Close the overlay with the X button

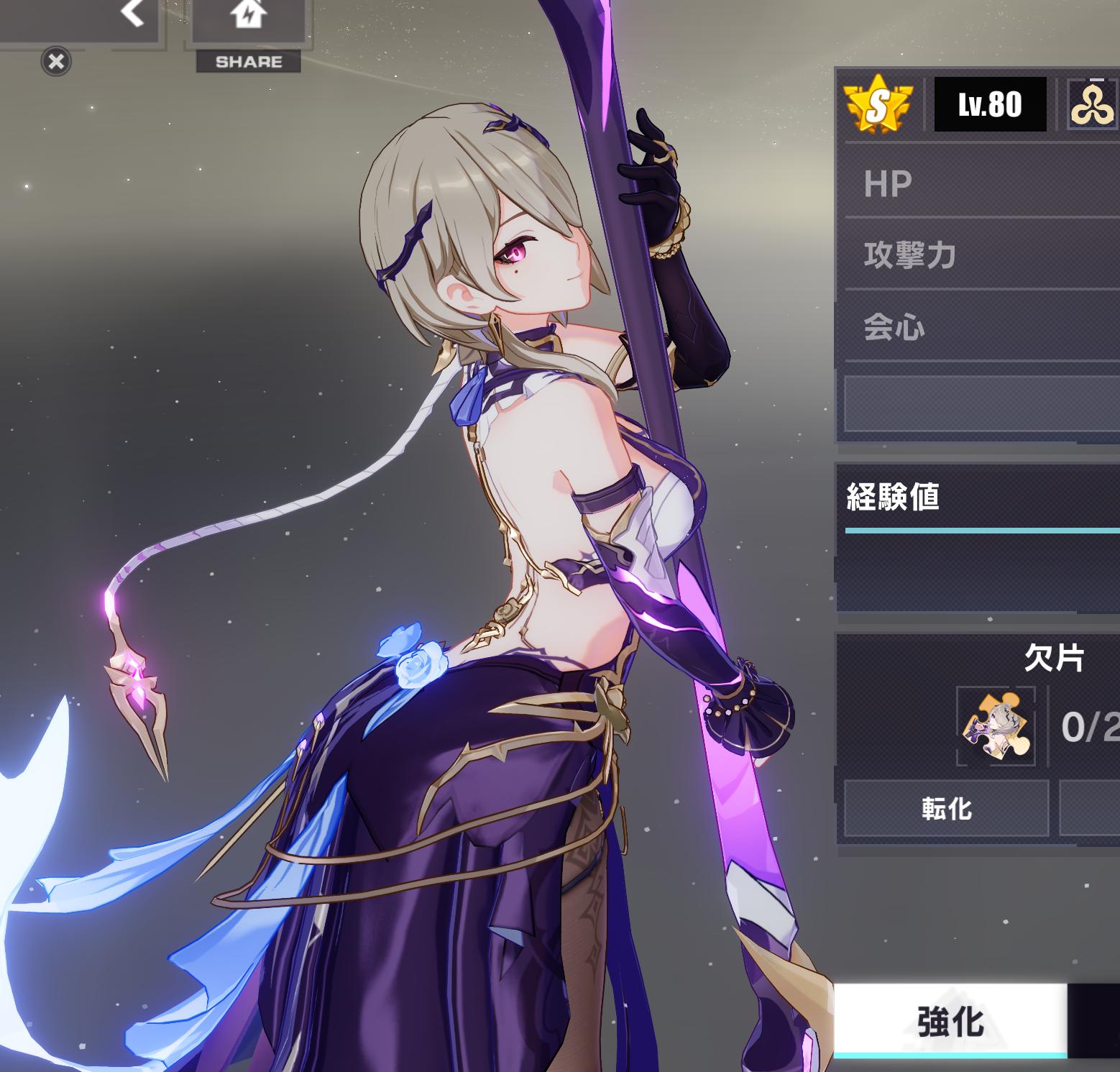click(x=56, y=62)
